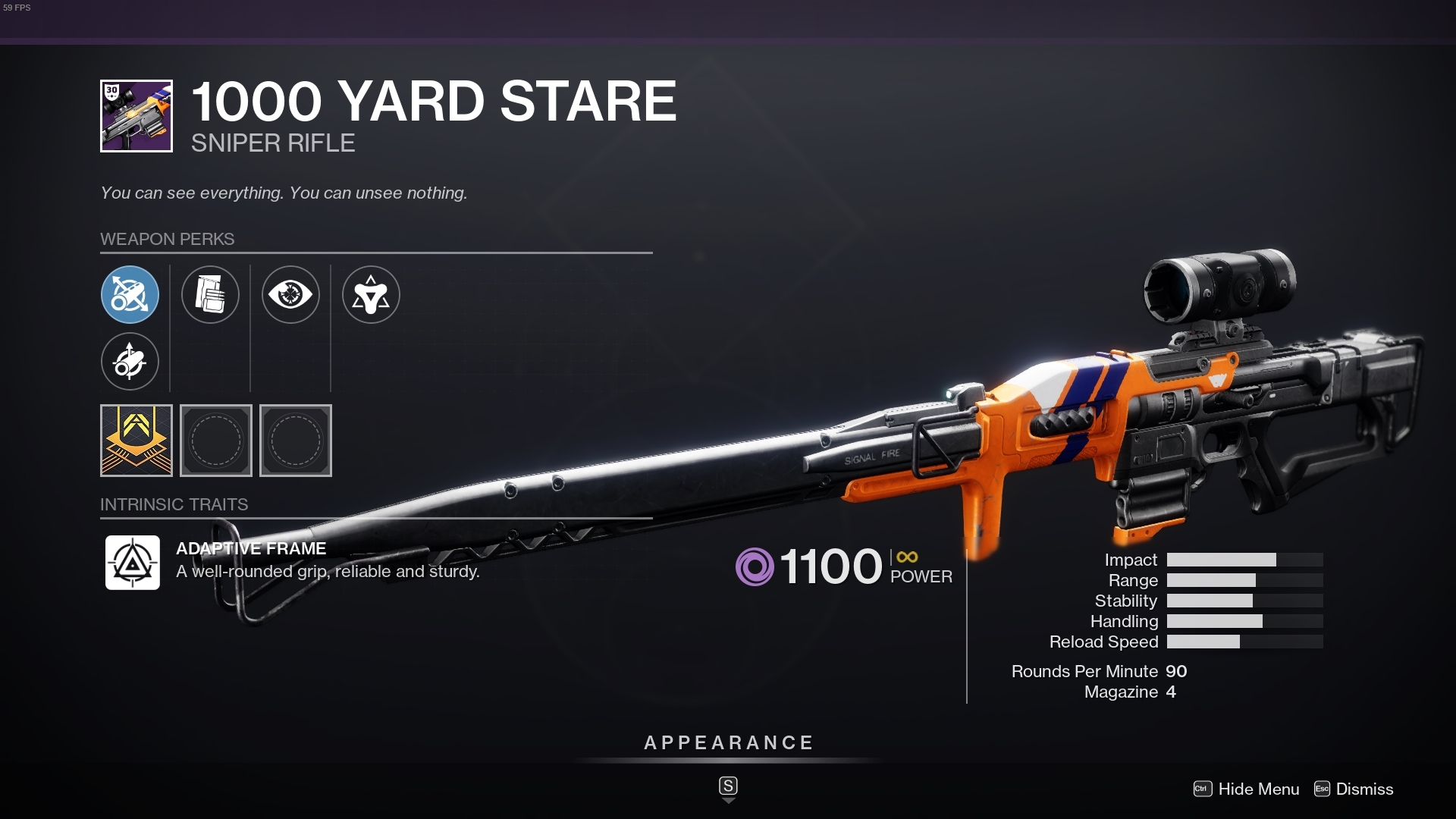Expand the Weapon Perks section header
The image size is (1456, 819).
tap(168, 239)
